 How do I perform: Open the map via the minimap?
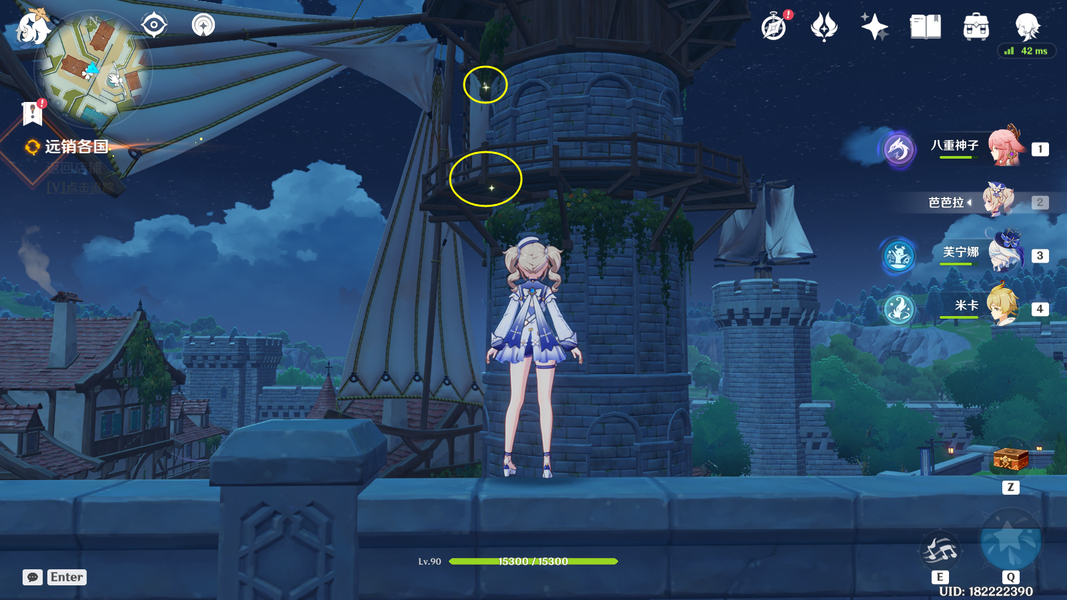[x=93, y=68]
